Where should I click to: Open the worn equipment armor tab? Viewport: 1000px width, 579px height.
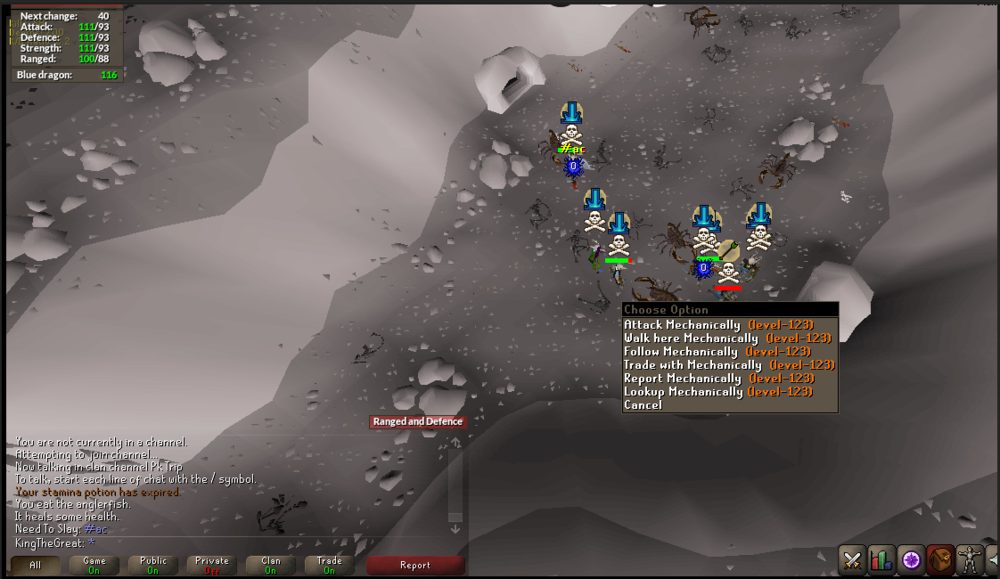[x=968, y=559]
